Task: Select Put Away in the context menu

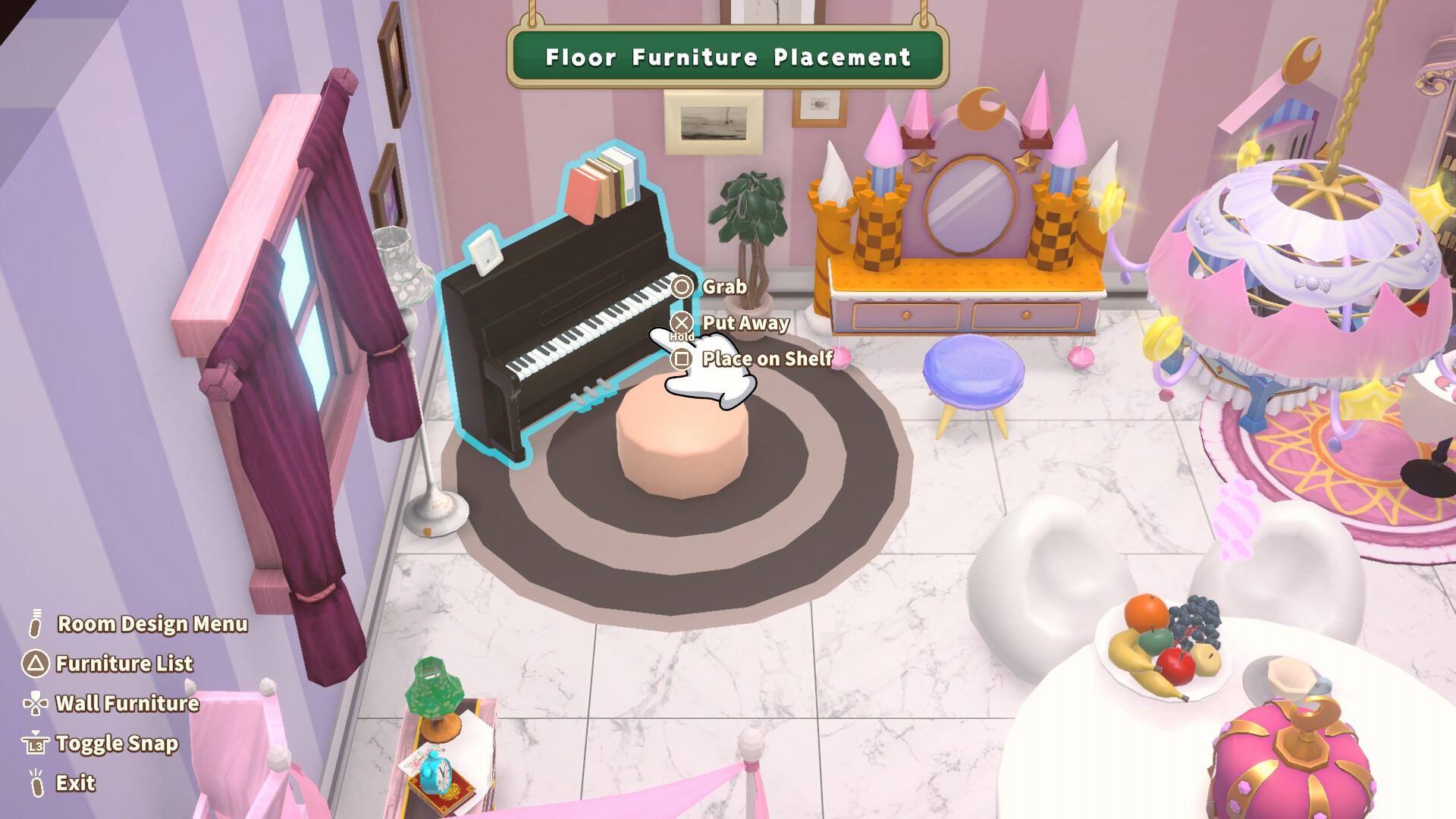Action: pos(744,323)
